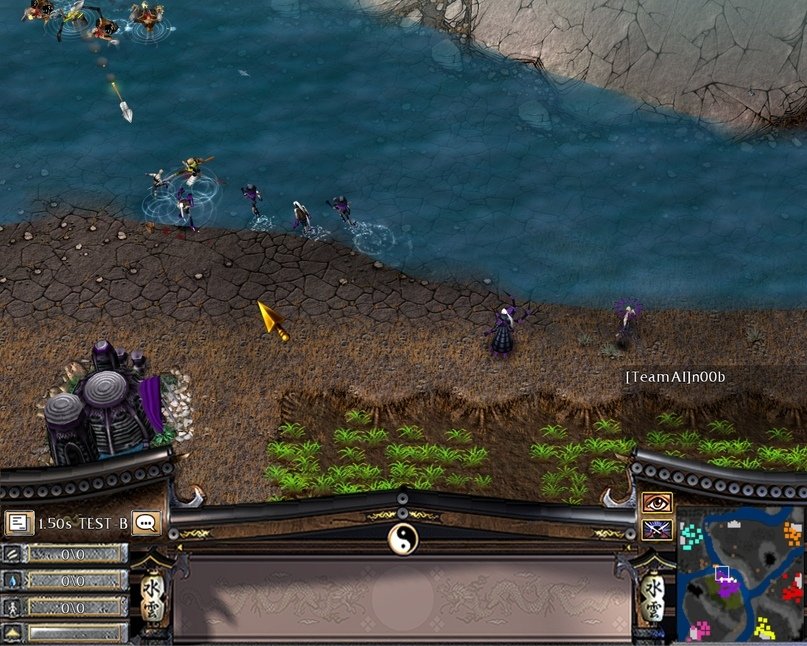Open the chat speech bubble button
807x646 pixels.
[x=146, y=522]
